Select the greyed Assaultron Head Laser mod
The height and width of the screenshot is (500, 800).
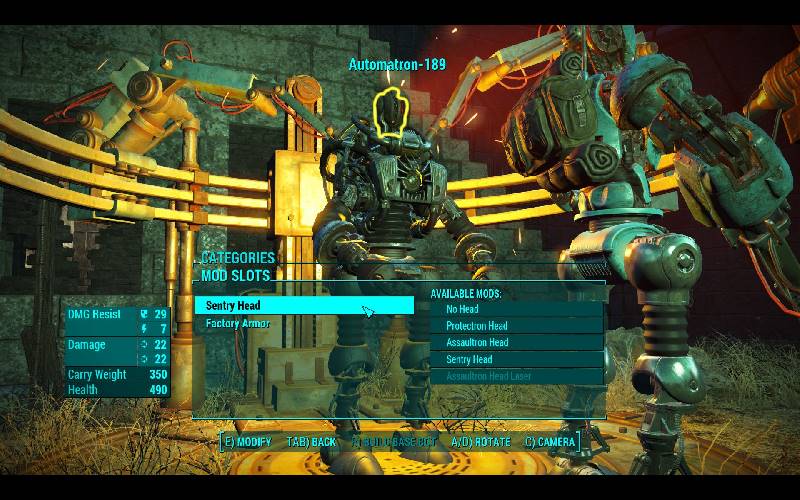[x=516, y=377]
